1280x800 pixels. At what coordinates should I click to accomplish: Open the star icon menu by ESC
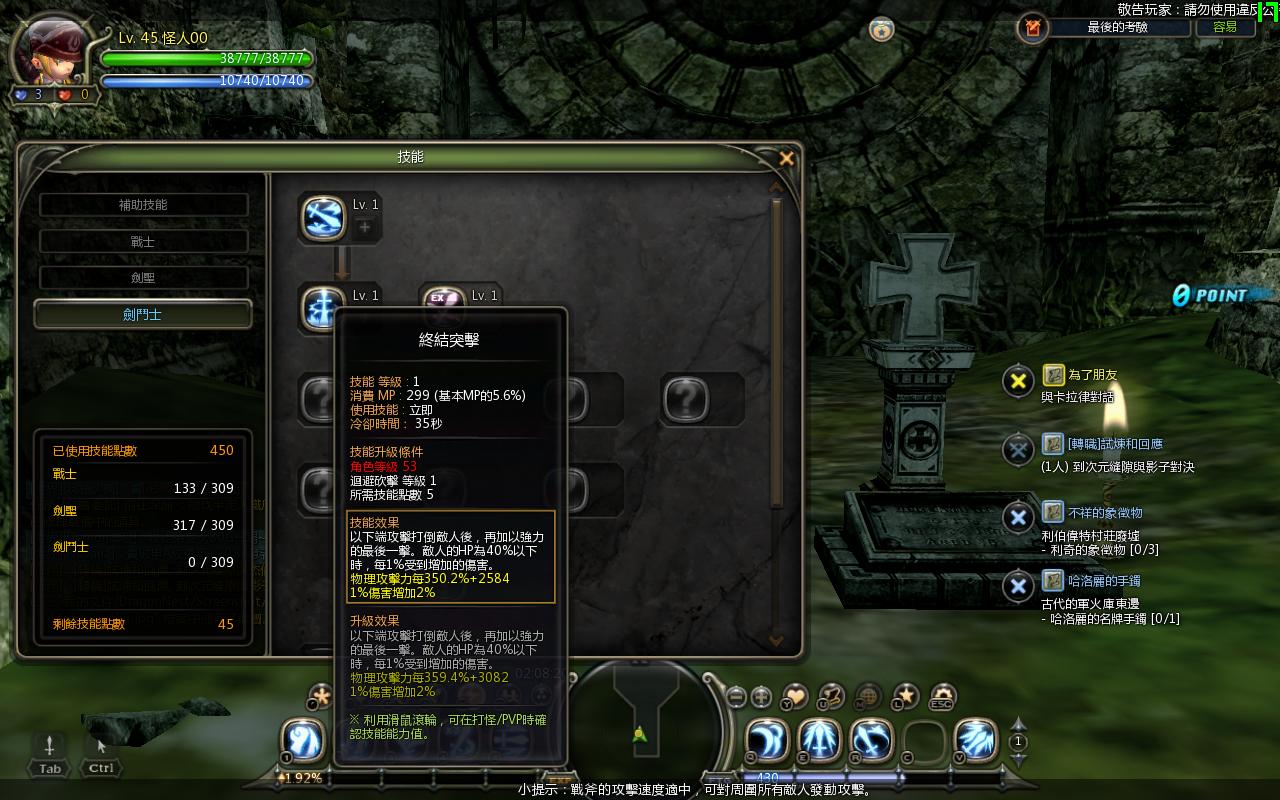[x=905, y=696]
